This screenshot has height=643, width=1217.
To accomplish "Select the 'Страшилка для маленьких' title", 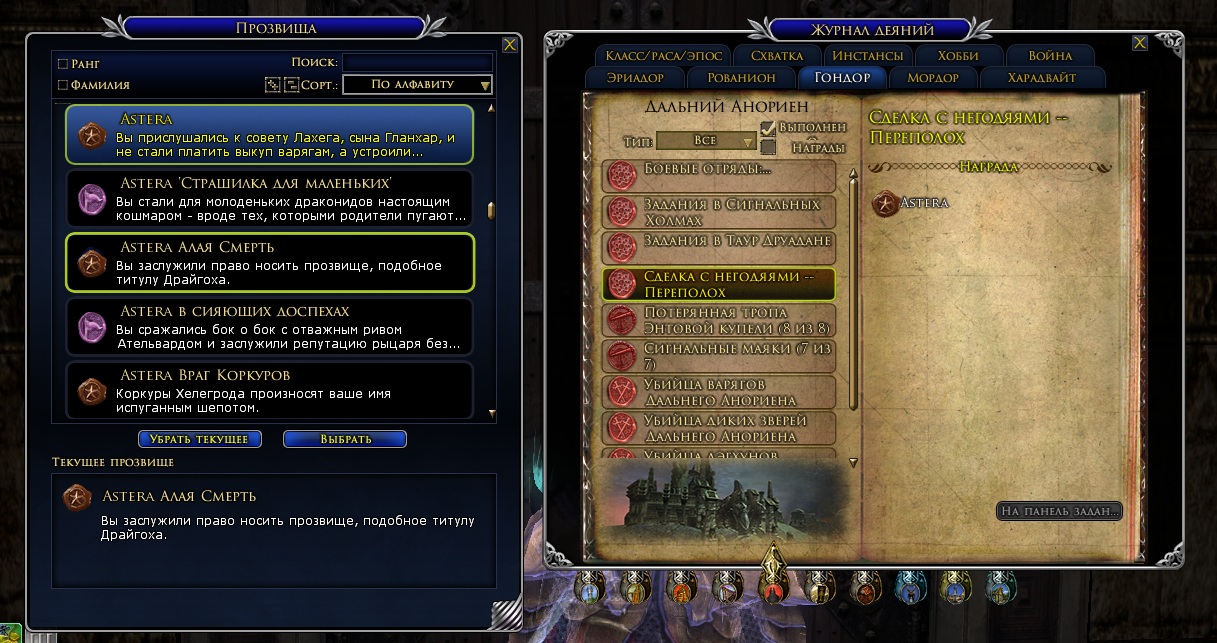I will 268,198.
